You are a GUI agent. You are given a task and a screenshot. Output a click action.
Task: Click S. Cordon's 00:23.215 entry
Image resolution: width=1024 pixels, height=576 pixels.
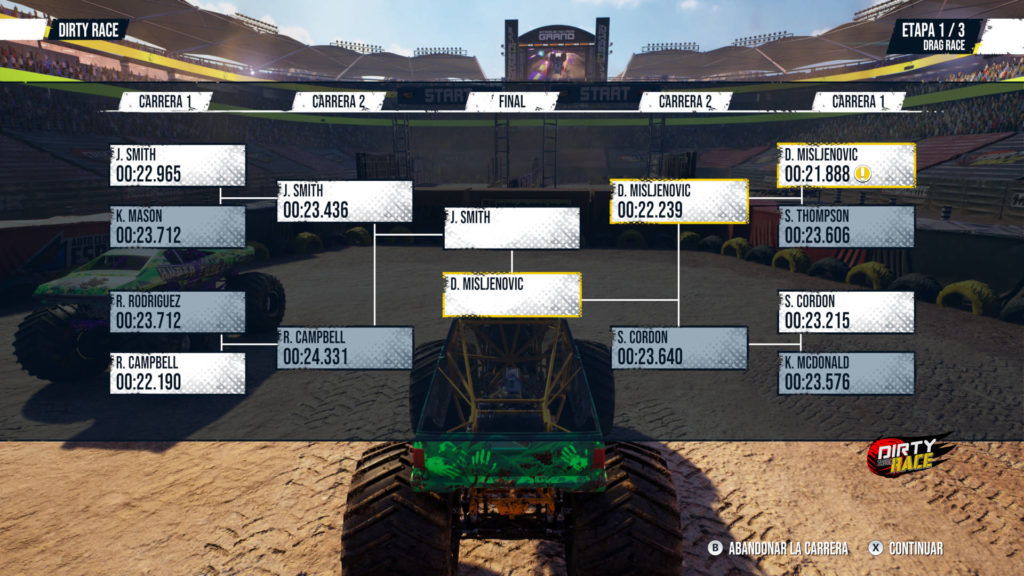pyautogui.click(x=846, y=312)
